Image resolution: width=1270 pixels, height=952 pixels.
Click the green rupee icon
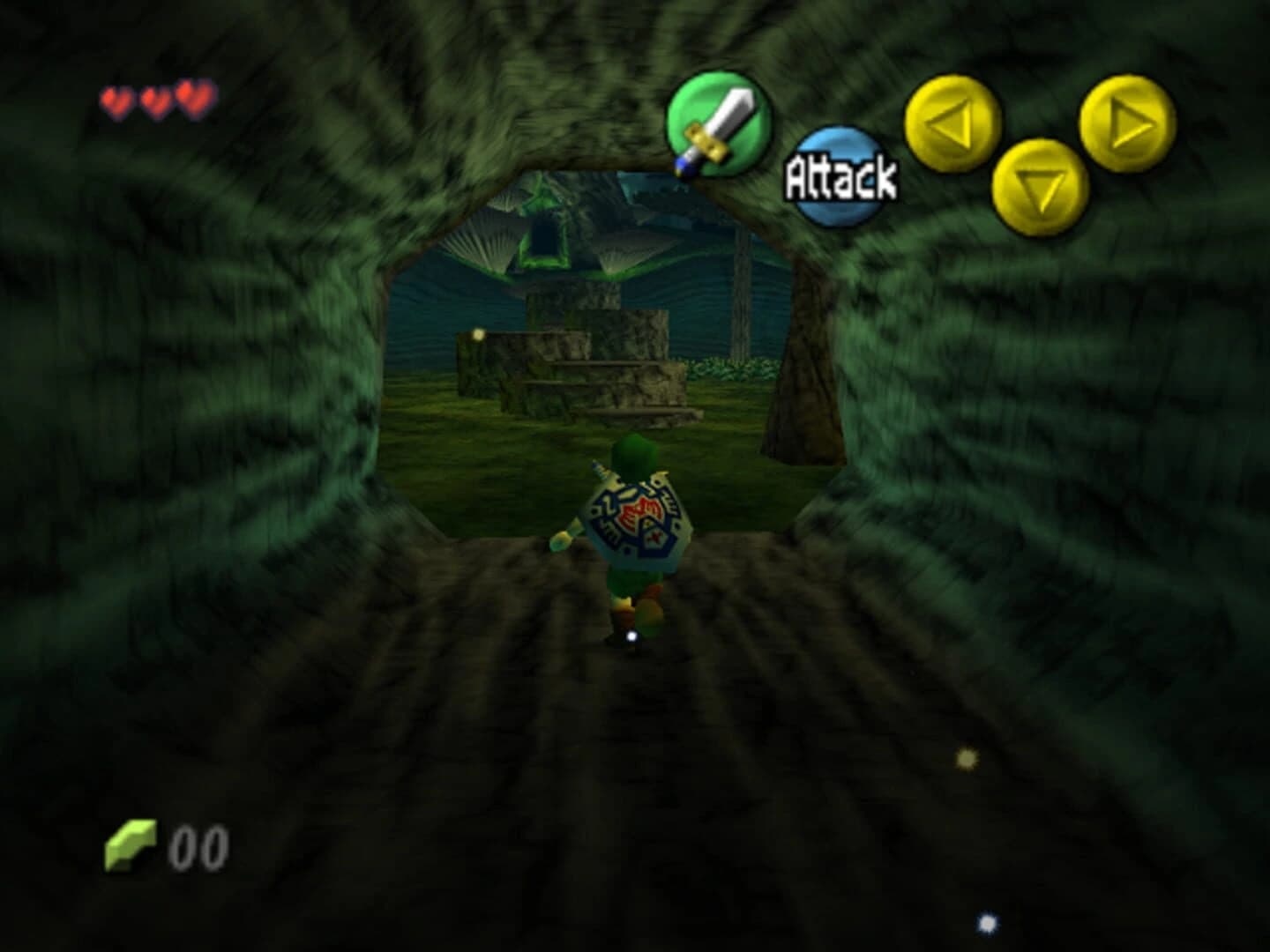(131, 844)
